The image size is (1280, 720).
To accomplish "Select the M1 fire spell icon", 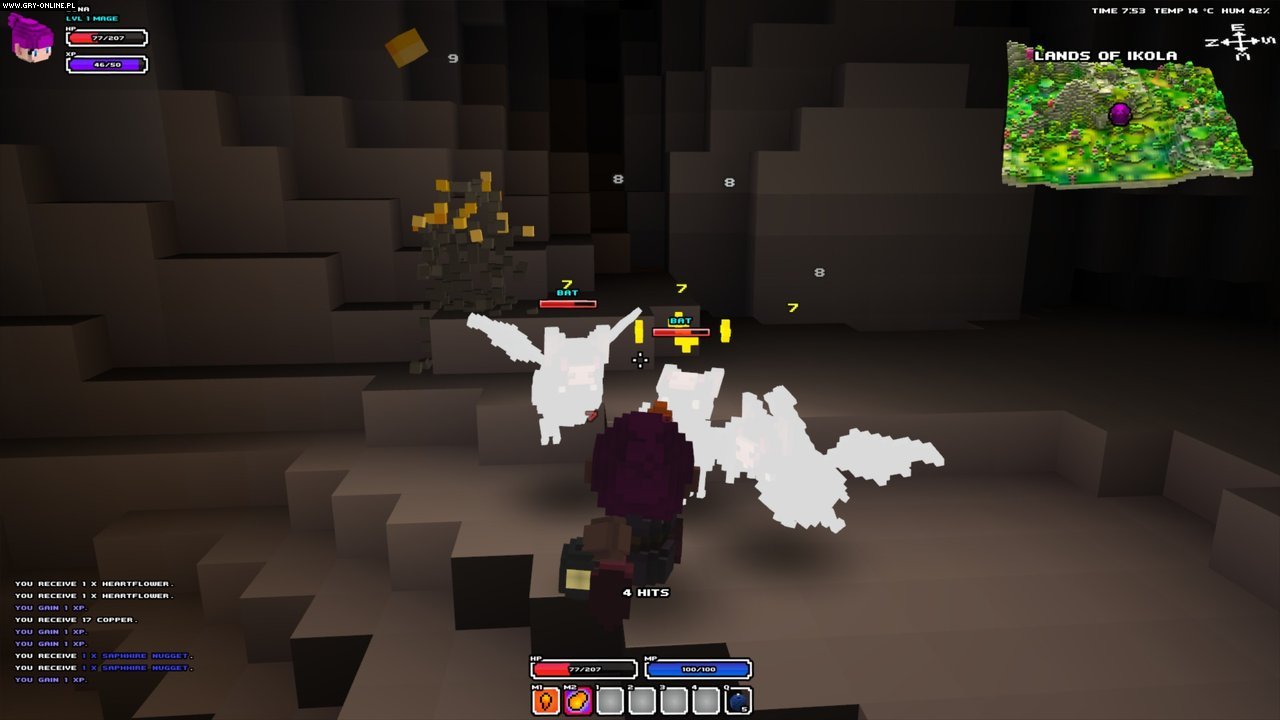I will (545, 700).
